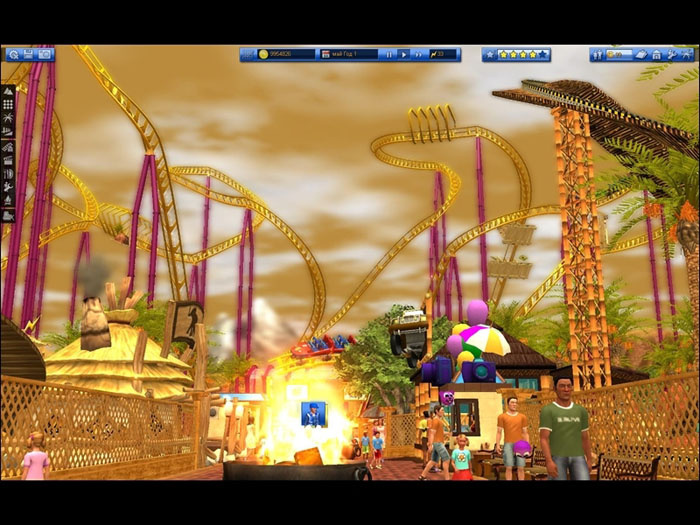Open the calendar date panel
This screenshot has height=525, width=700.
point(326,54)
